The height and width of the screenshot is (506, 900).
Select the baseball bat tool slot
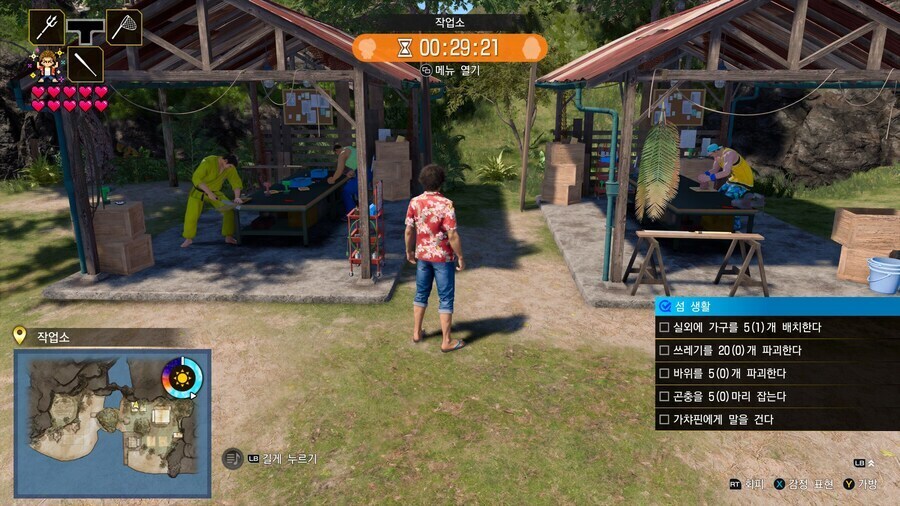coord(85,64)
